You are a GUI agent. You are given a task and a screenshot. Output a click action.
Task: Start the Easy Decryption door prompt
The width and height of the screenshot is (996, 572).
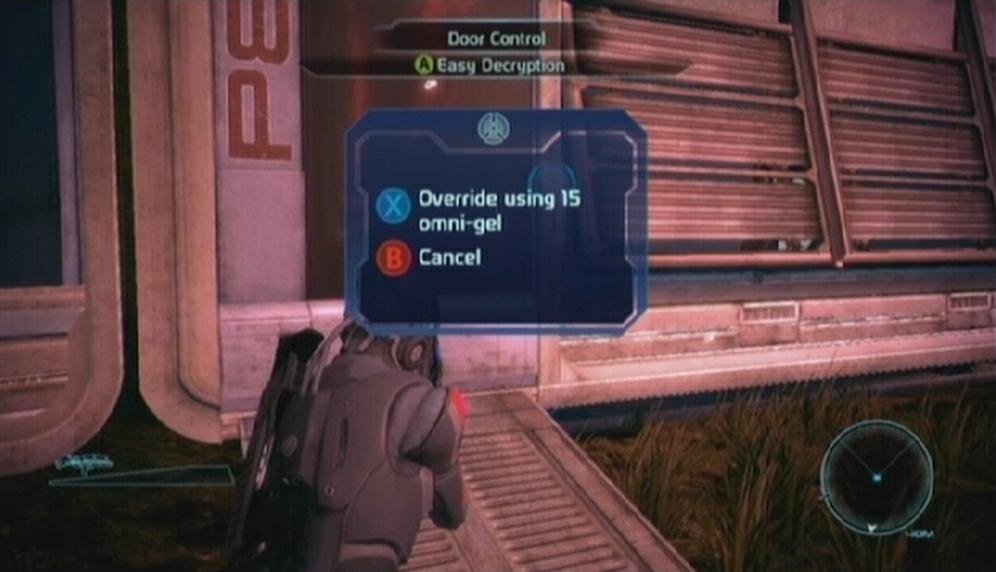490,65
